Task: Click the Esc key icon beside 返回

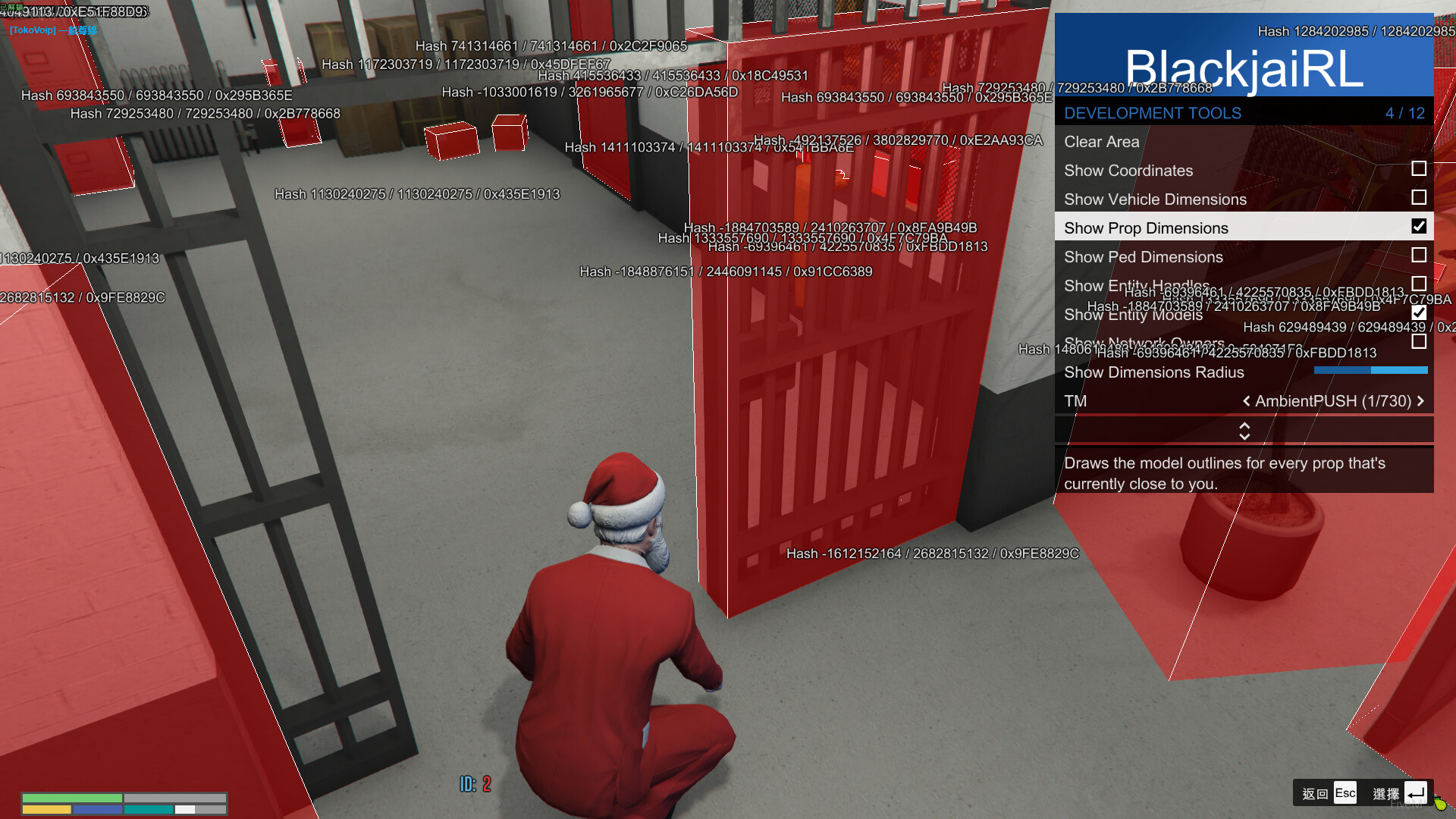Action: point(1345,792)
